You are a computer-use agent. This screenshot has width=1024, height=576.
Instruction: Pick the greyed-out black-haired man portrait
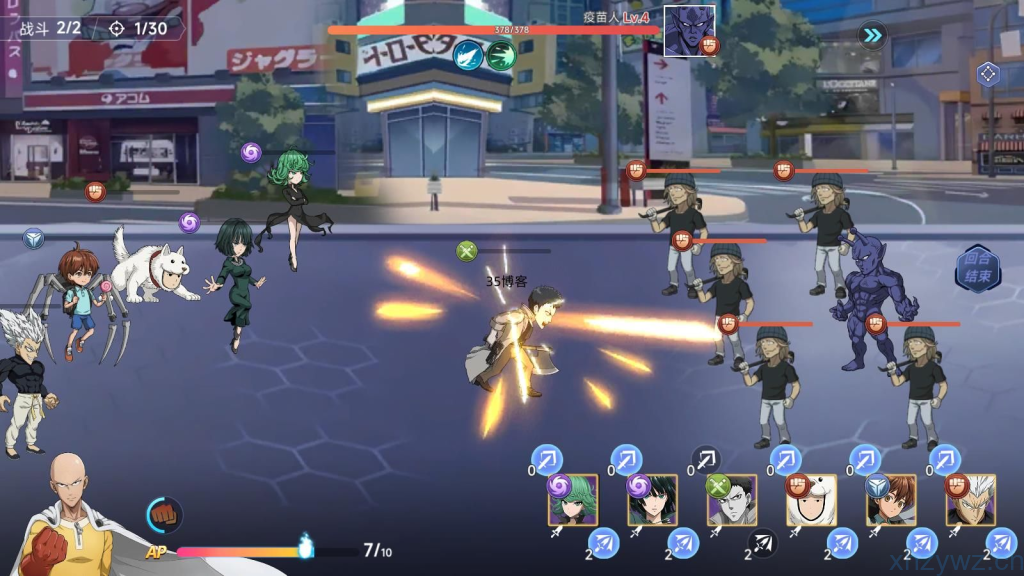coord(732,501)
